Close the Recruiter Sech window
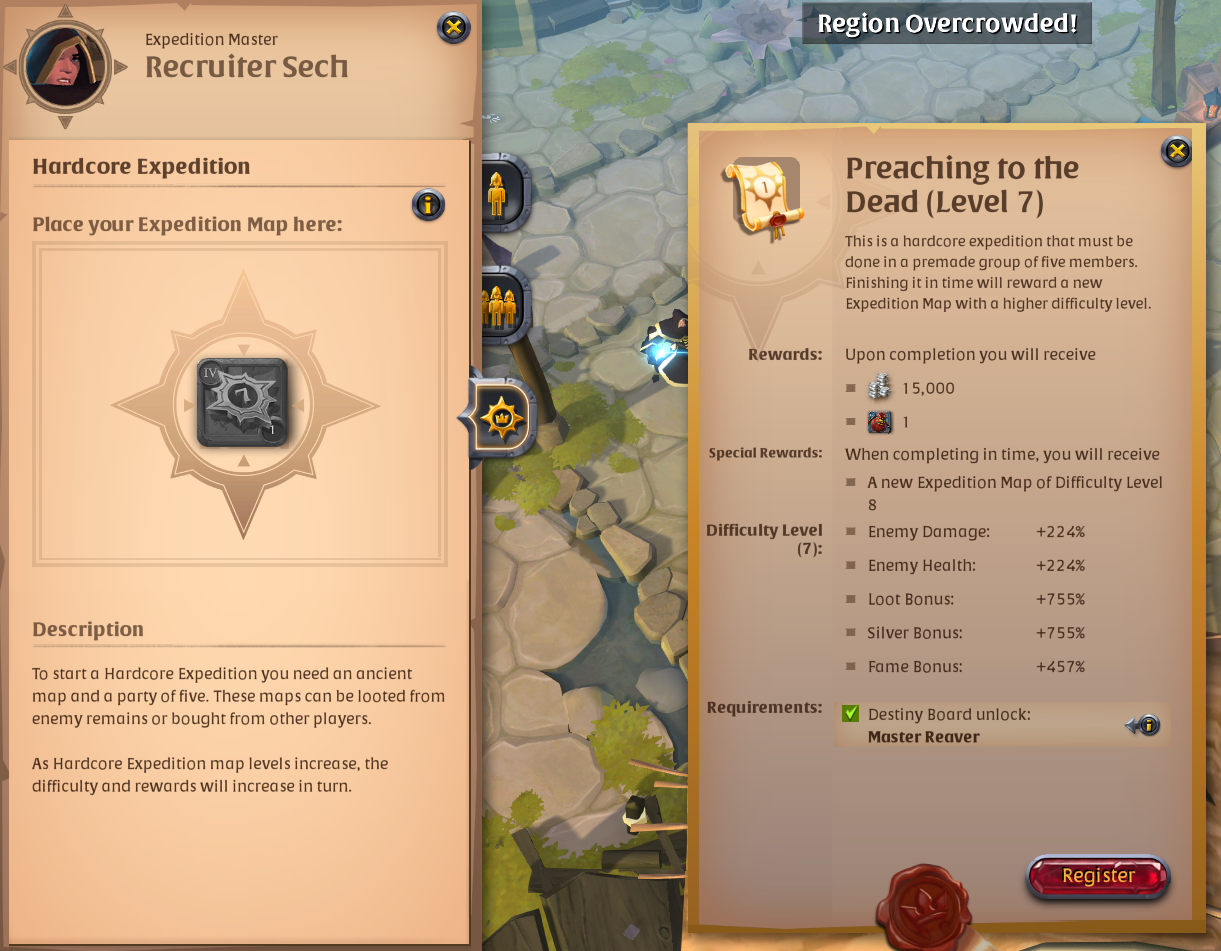This screenshot has width=1221, height=951. tap(454, 27)
